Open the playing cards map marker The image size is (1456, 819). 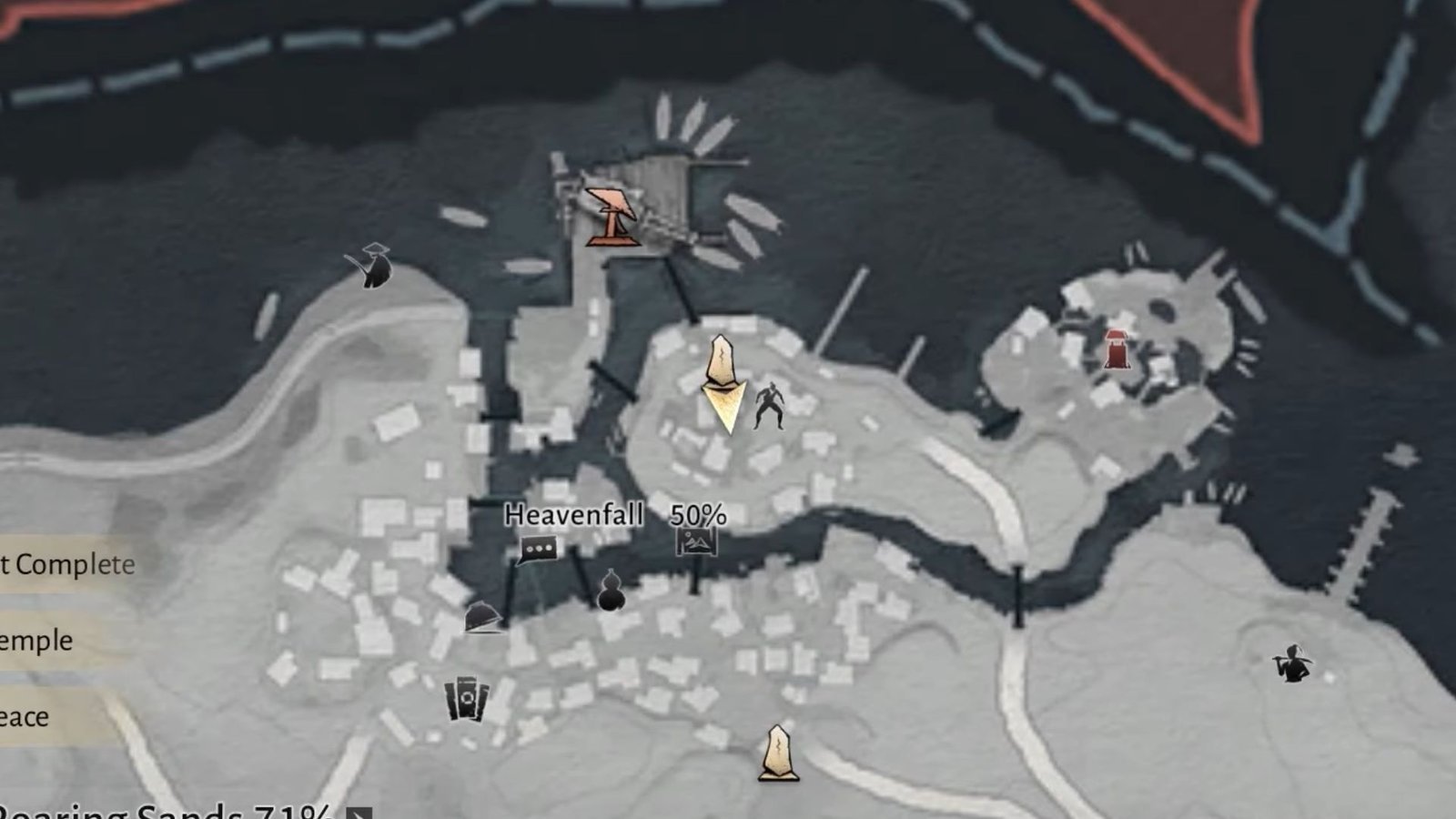point(467,700)
